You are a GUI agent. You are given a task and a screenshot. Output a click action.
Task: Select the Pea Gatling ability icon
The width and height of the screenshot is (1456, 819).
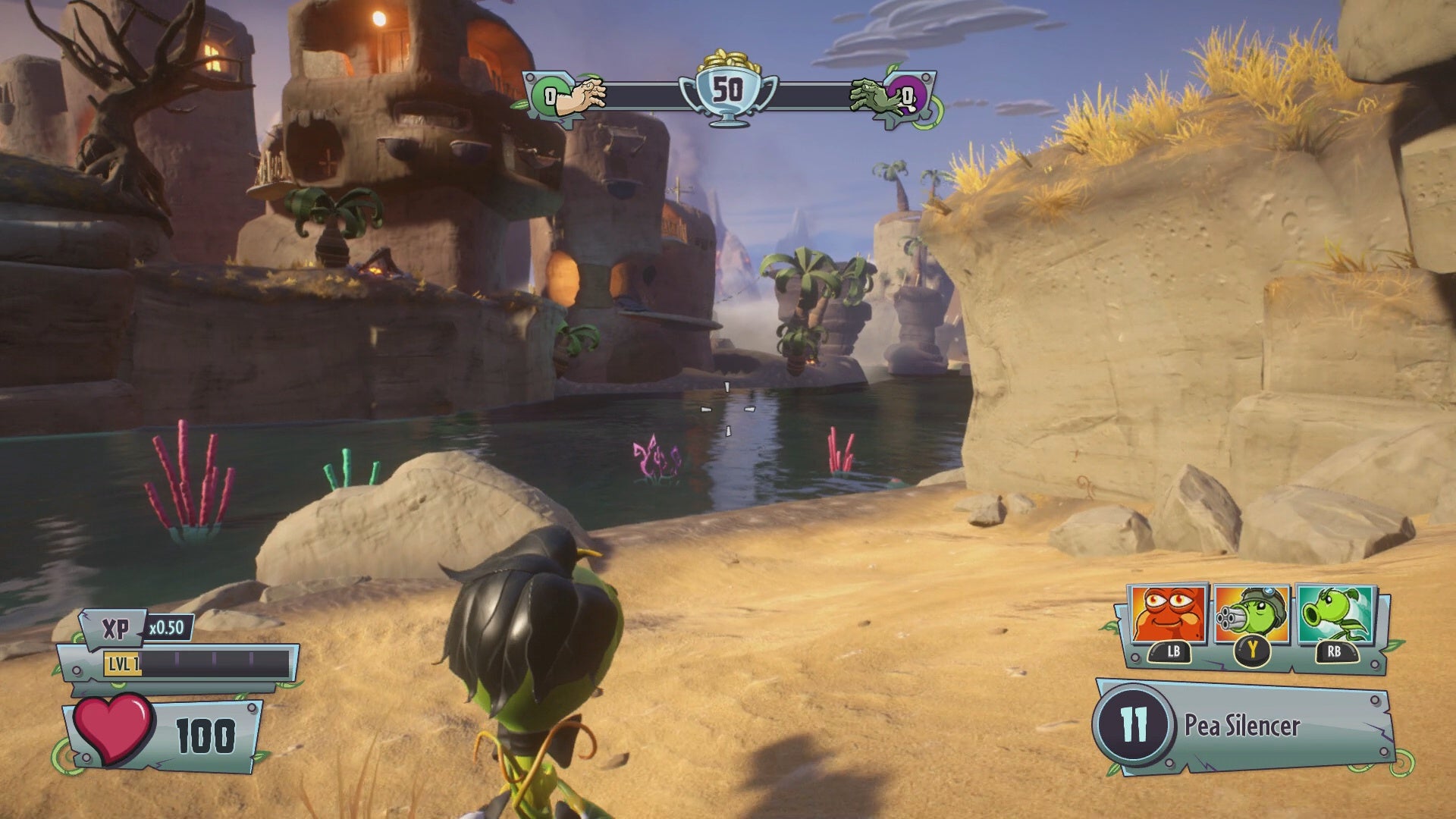tap(1252, 614)
